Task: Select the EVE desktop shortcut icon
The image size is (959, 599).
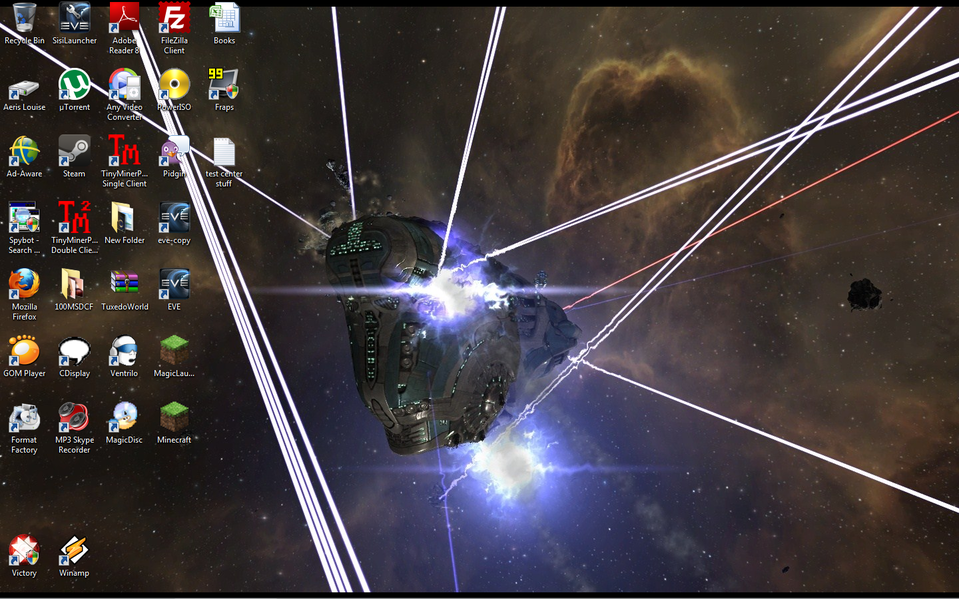Action: [174, 285]
